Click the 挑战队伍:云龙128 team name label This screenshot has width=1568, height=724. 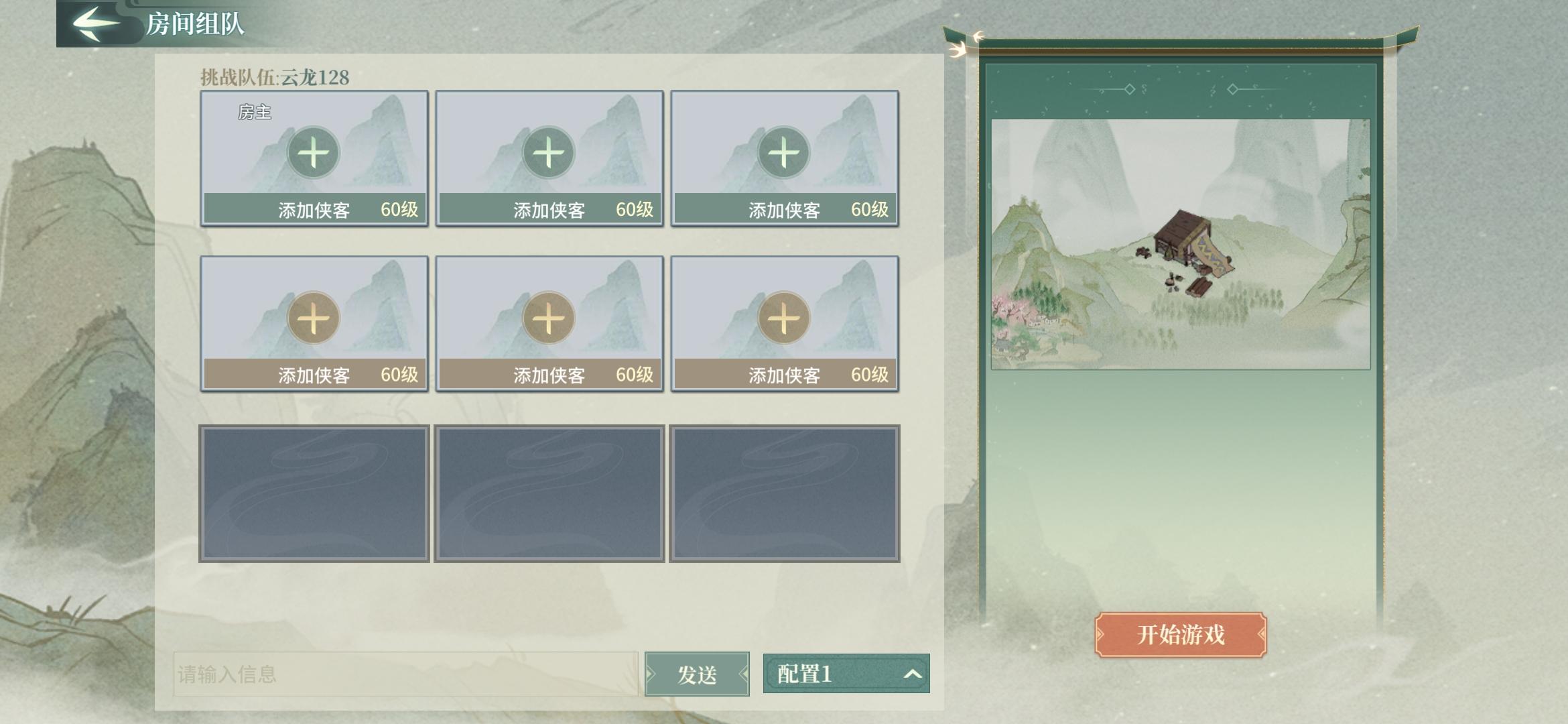277,76
